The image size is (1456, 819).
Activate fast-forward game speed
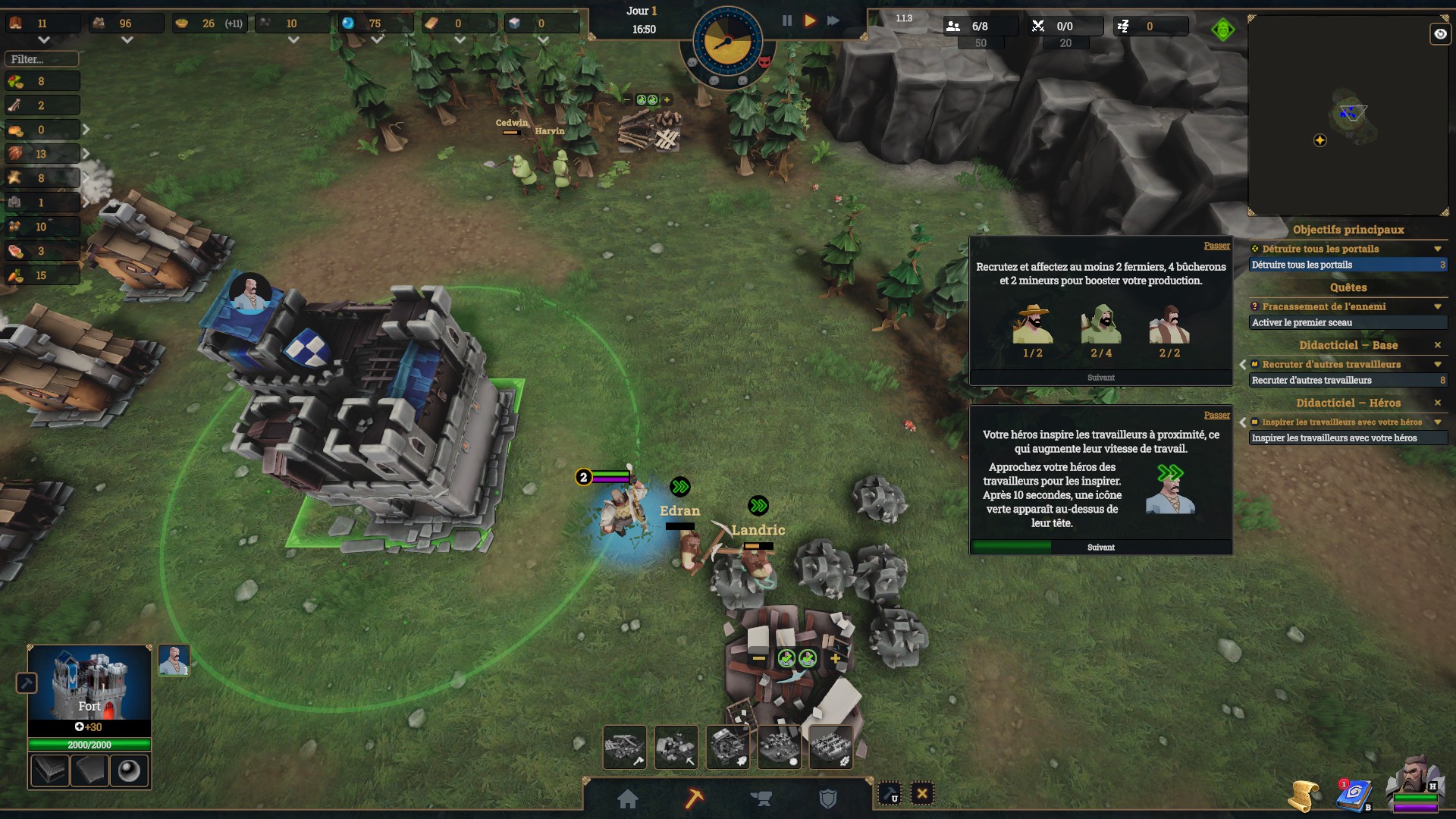[x=833, y=21]
